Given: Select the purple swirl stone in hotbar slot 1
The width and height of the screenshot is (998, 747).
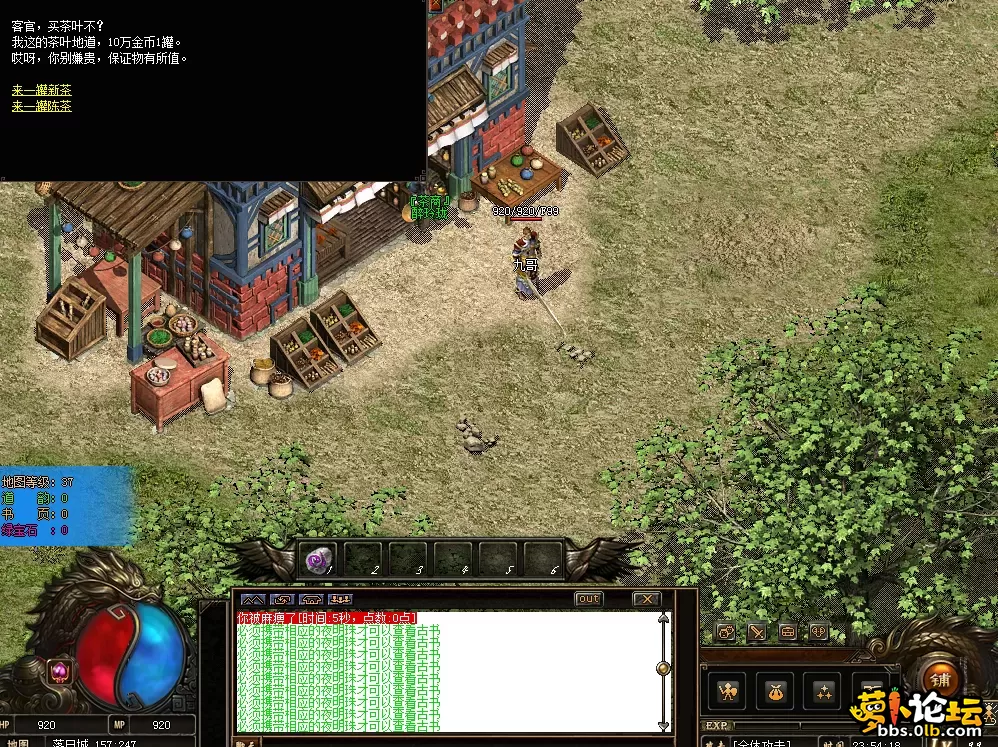Looking at the screenshot, I should (319, 561).
